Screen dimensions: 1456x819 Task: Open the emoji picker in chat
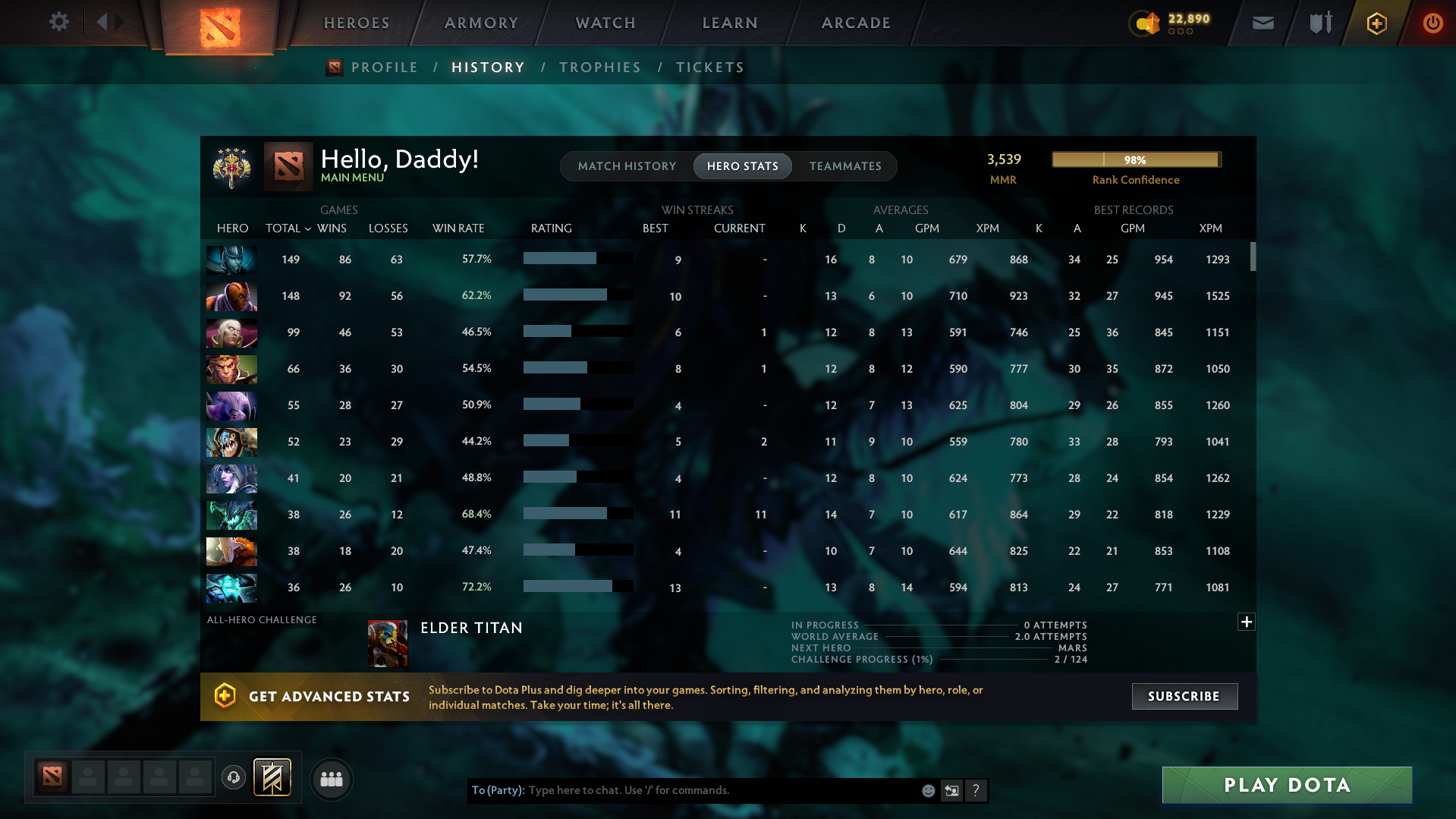(927, 790)
